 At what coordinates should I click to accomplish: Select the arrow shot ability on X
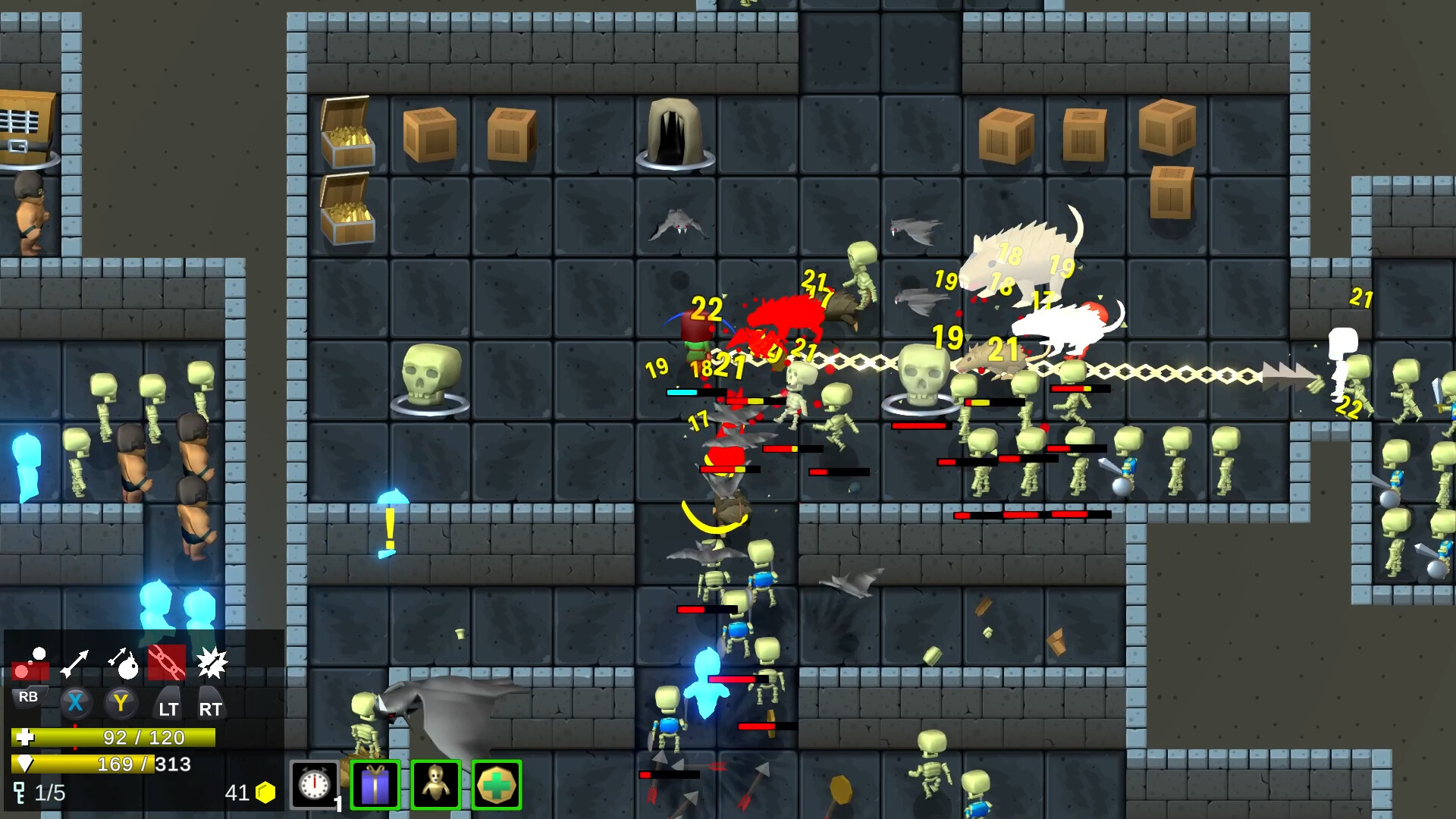pyautogui.click(x=76, y=660)
